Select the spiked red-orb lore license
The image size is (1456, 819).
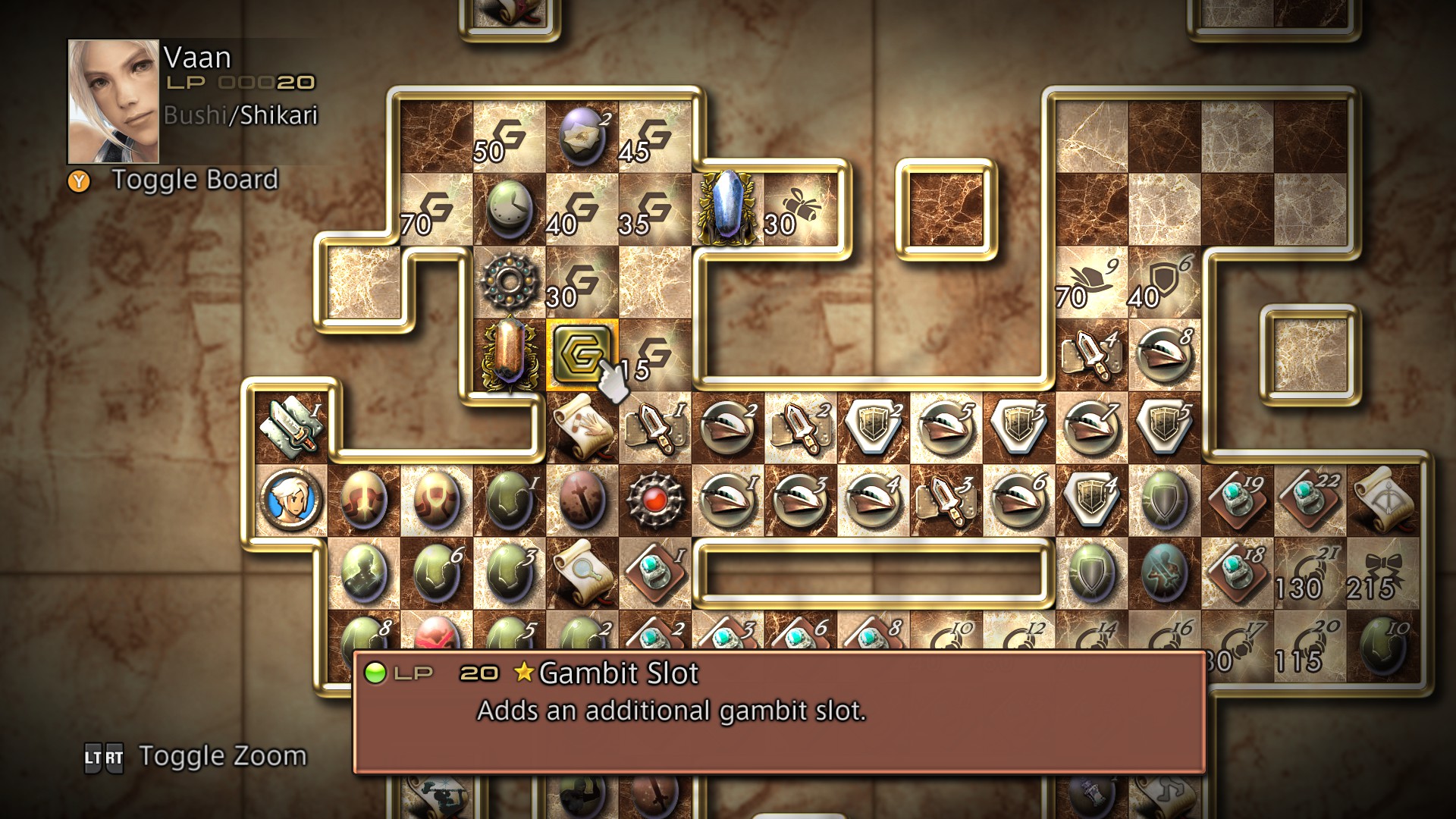(x=656, y=500)
